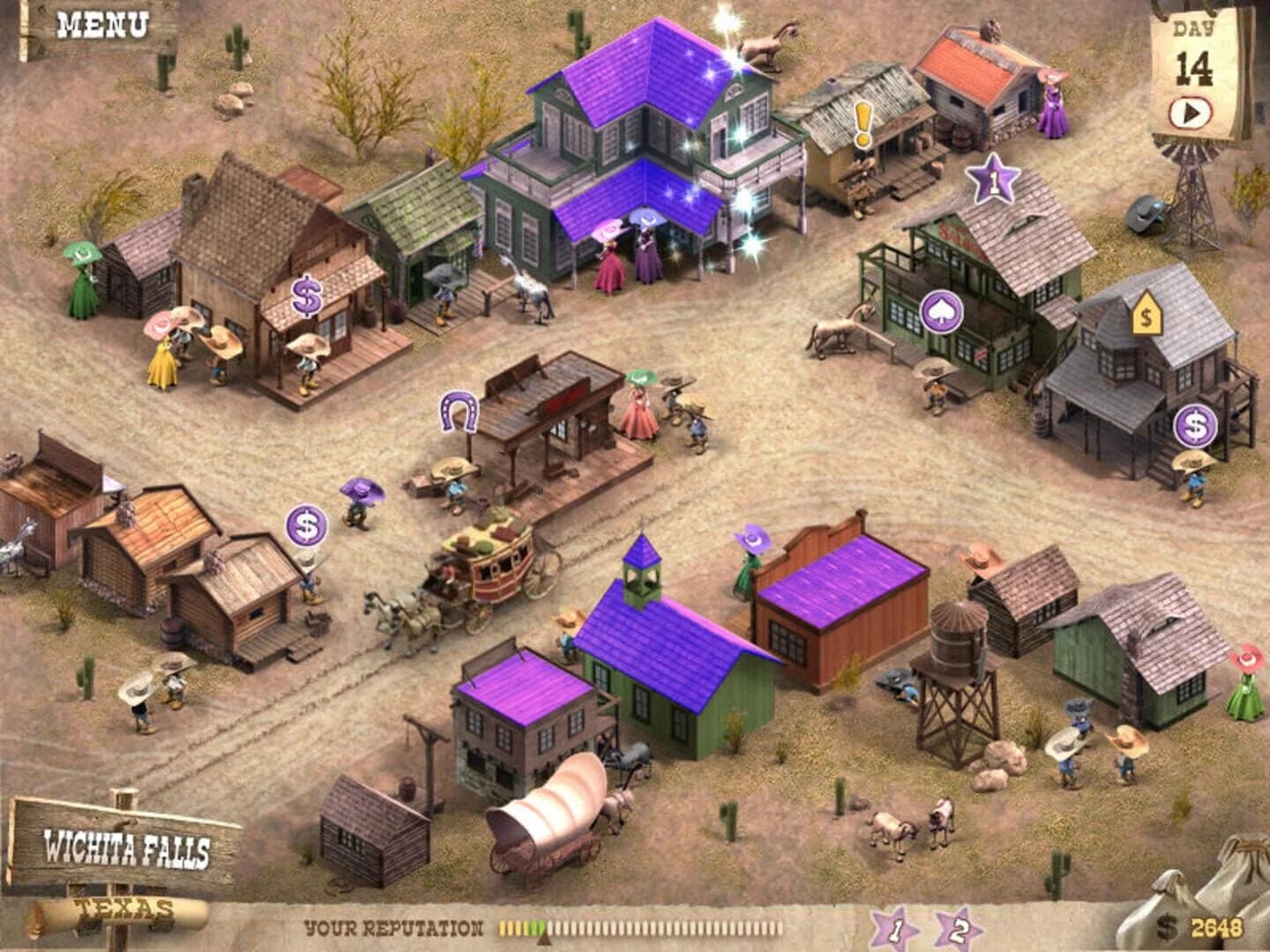Click the yellow for-sale price tag on the gray building
Image resolution: width=1270 pixels, height=952 pixels.
click(1145, 315)
